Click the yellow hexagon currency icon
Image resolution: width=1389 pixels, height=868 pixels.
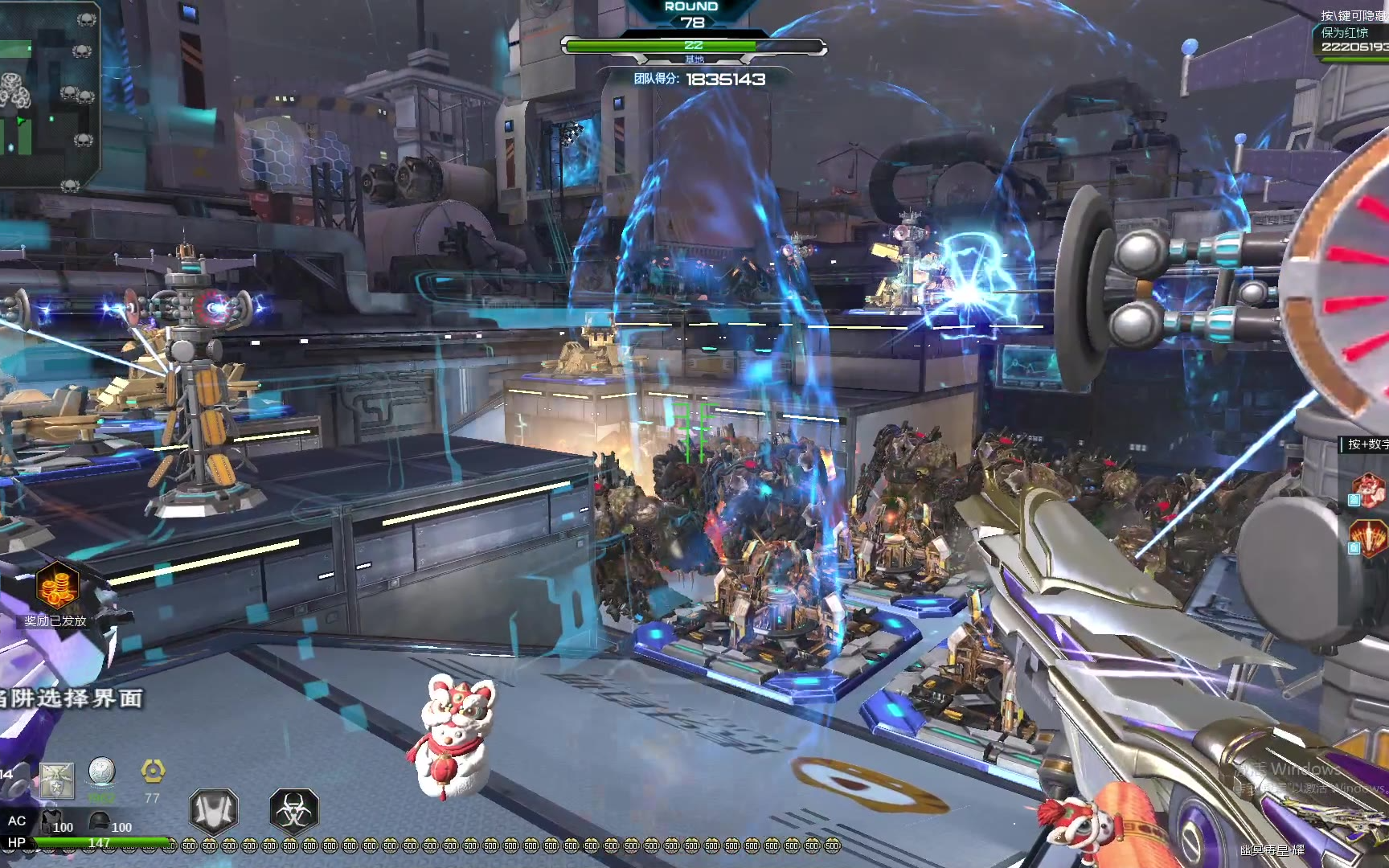(153, 772)
